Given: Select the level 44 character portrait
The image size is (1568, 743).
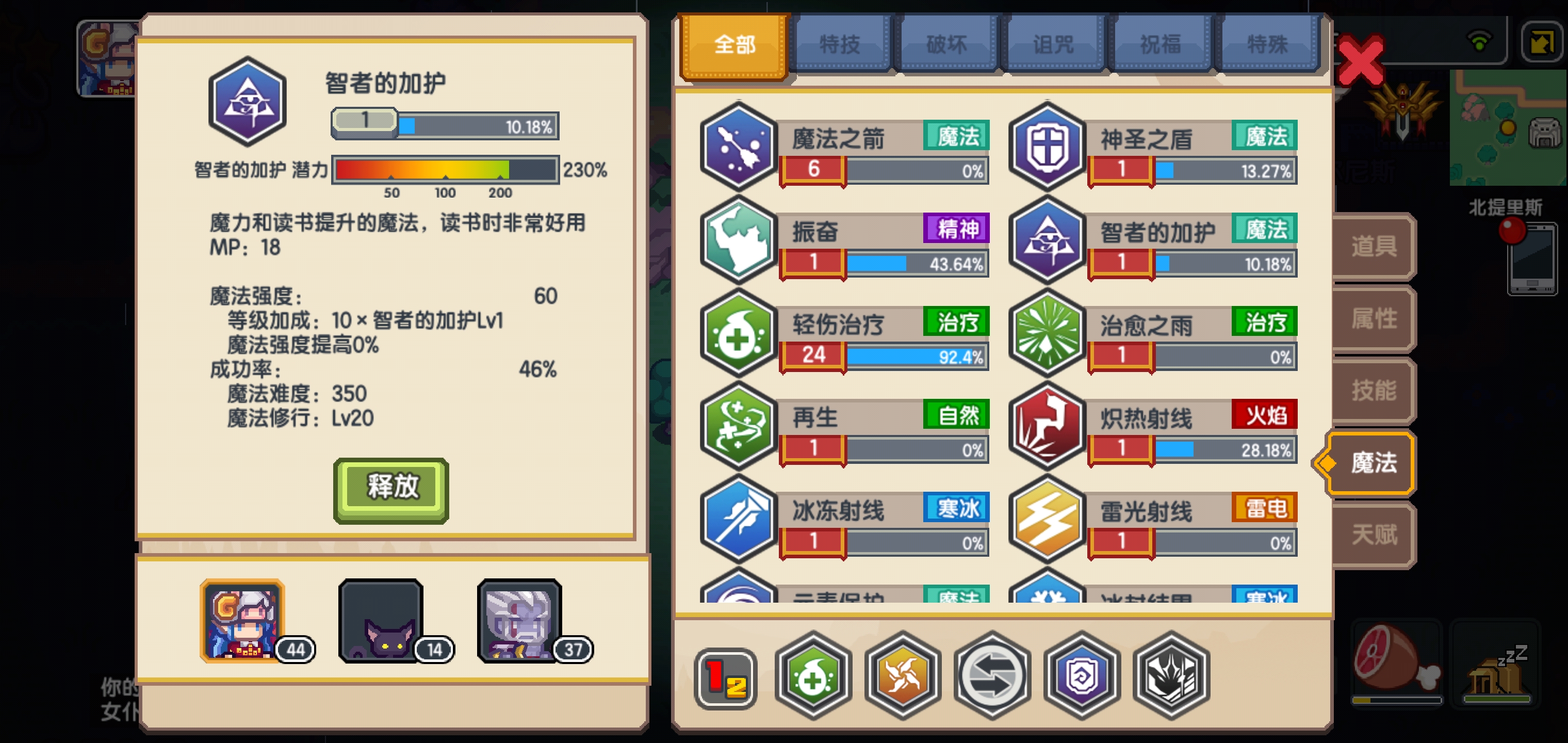Looking at the screenshot, I should pyautogui.click(x=241, y=622).
